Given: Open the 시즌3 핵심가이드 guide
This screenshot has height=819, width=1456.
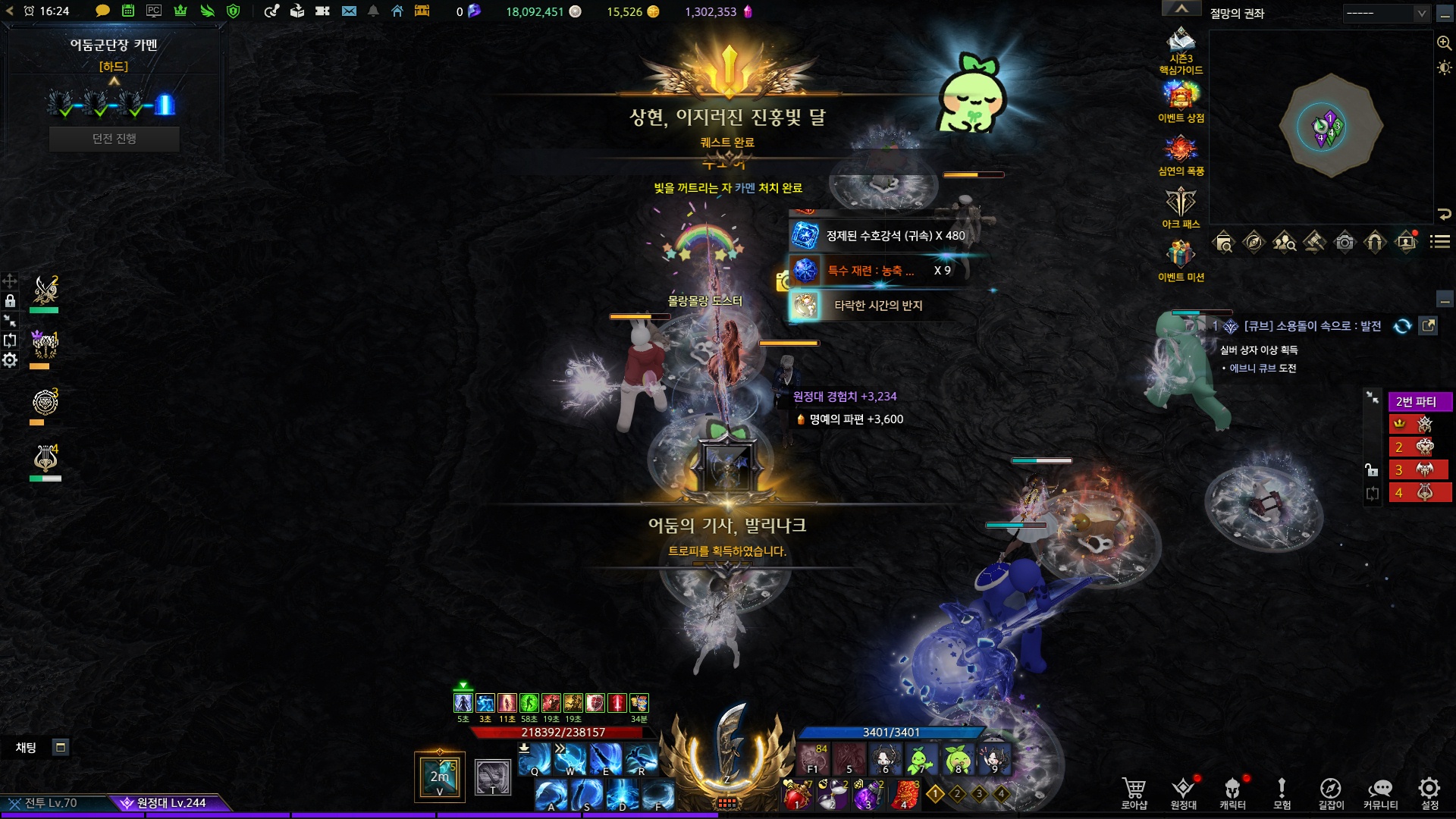Looking at the screenshot, I should (x=1181, y=49).
